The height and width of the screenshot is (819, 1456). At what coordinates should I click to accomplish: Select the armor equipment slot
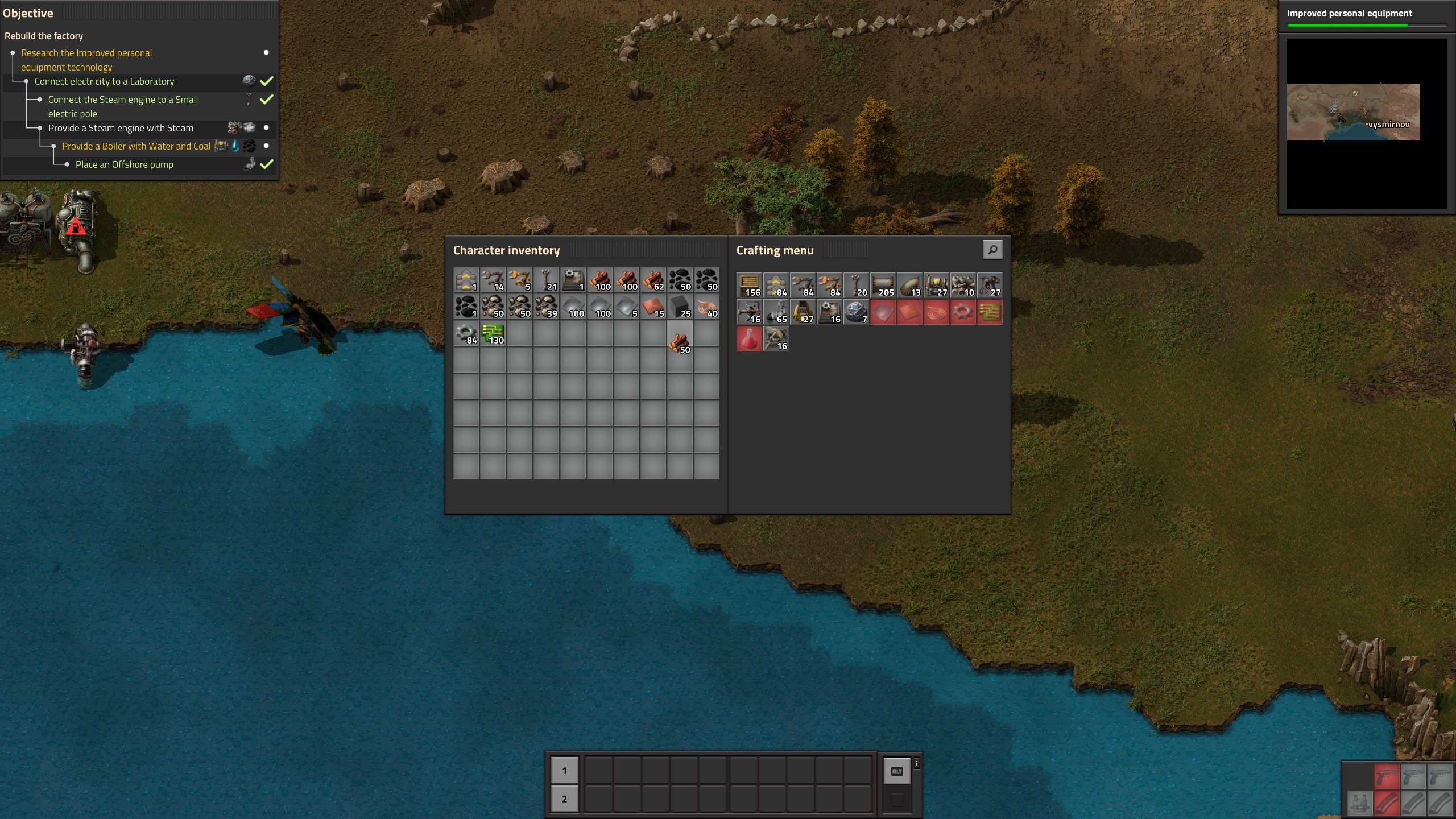pos(1359,803)
